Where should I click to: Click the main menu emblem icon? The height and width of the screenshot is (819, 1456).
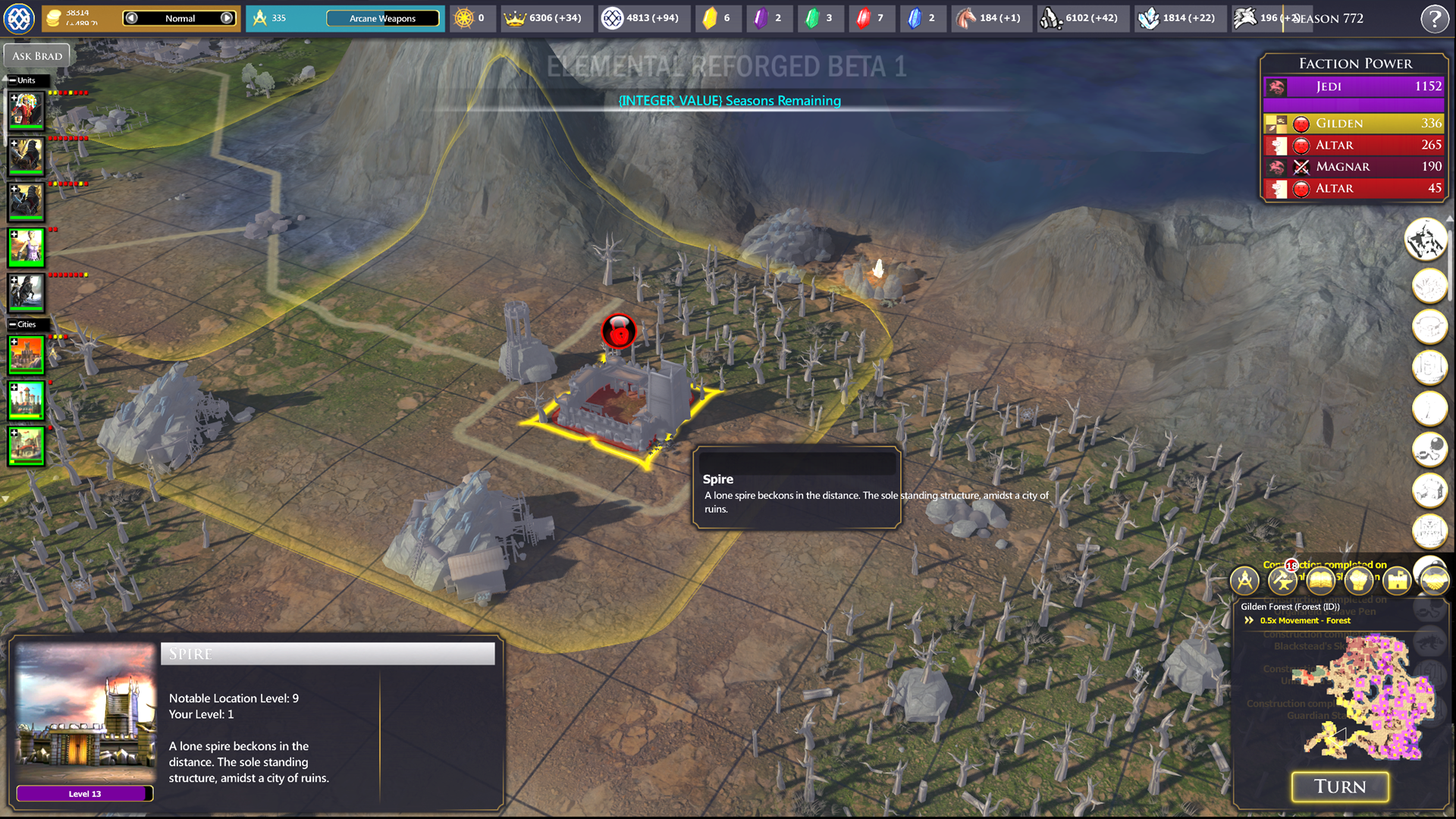pyautogui.click(x=19, y=18)
